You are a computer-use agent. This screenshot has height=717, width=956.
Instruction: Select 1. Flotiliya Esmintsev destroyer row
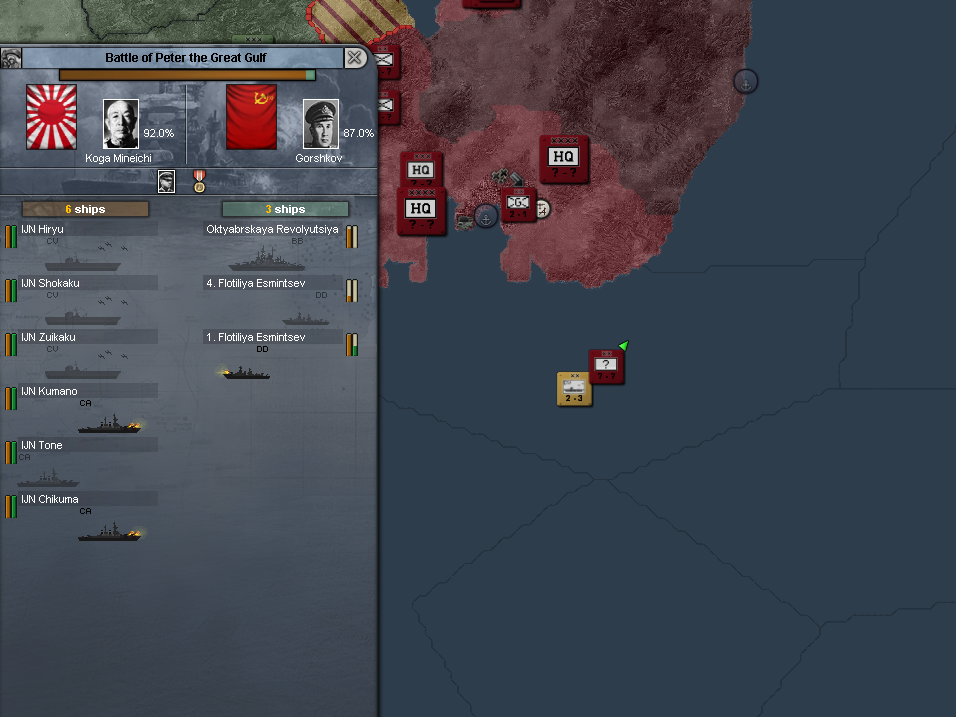tap(272, 337)
